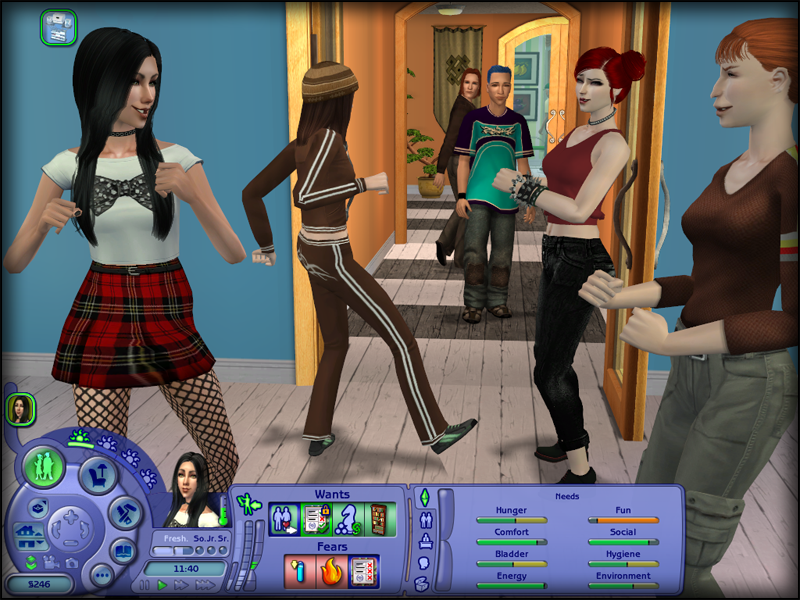Select the fire fear icon
Image resolution: width=800 pixels, height=600 pixels.
(x=331, y=571)
